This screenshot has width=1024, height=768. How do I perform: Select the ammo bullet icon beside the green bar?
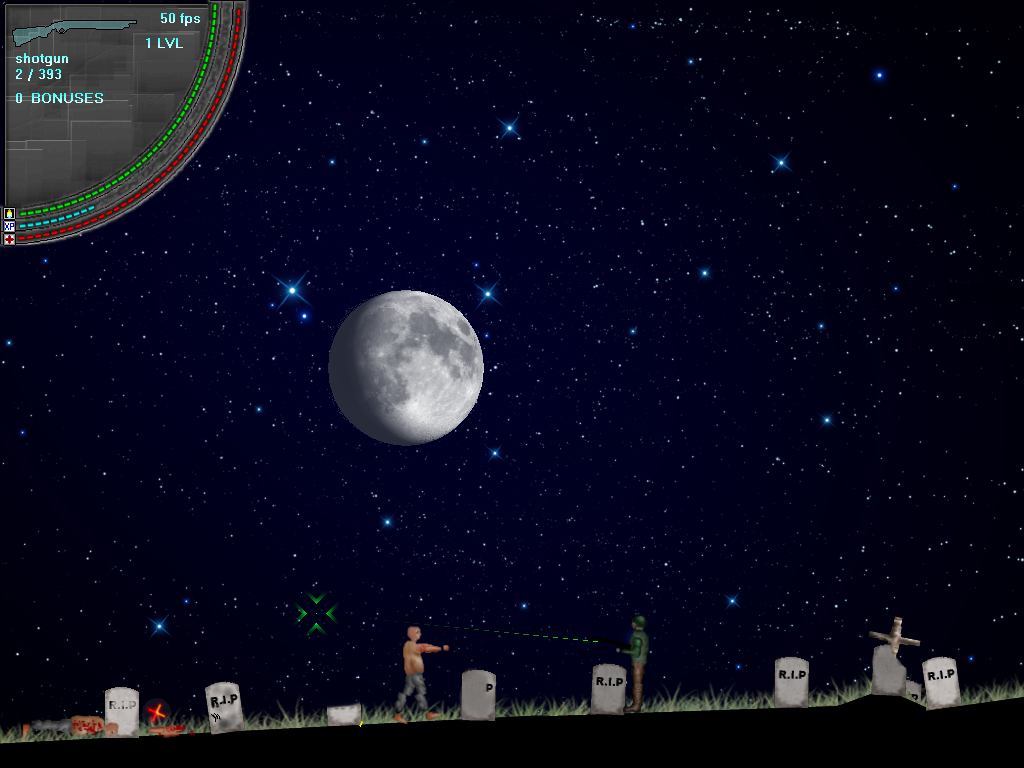(9, 213)
